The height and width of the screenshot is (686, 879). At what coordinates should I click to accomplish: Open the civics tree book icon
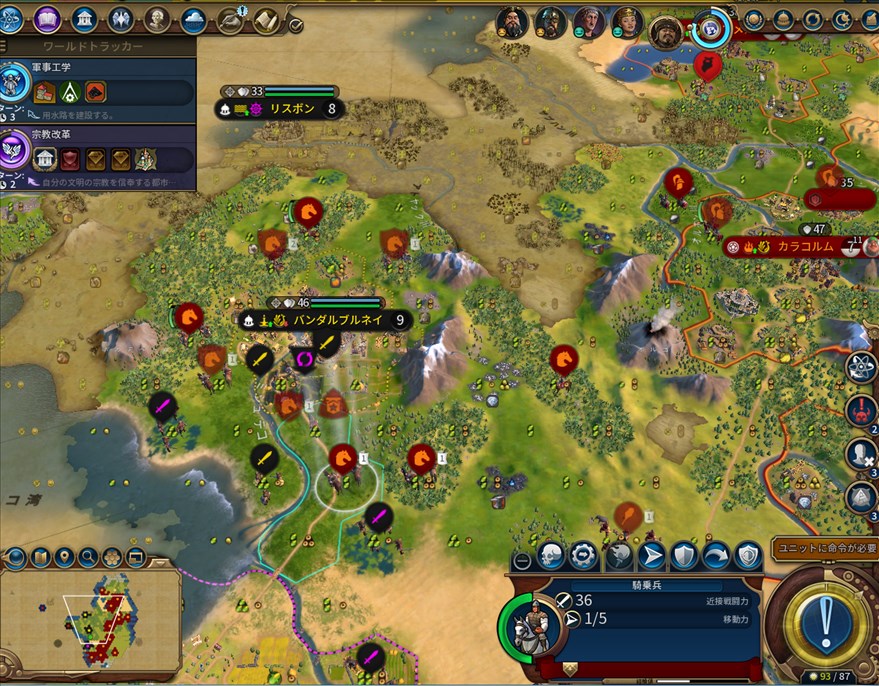click(x=48, y=19)
